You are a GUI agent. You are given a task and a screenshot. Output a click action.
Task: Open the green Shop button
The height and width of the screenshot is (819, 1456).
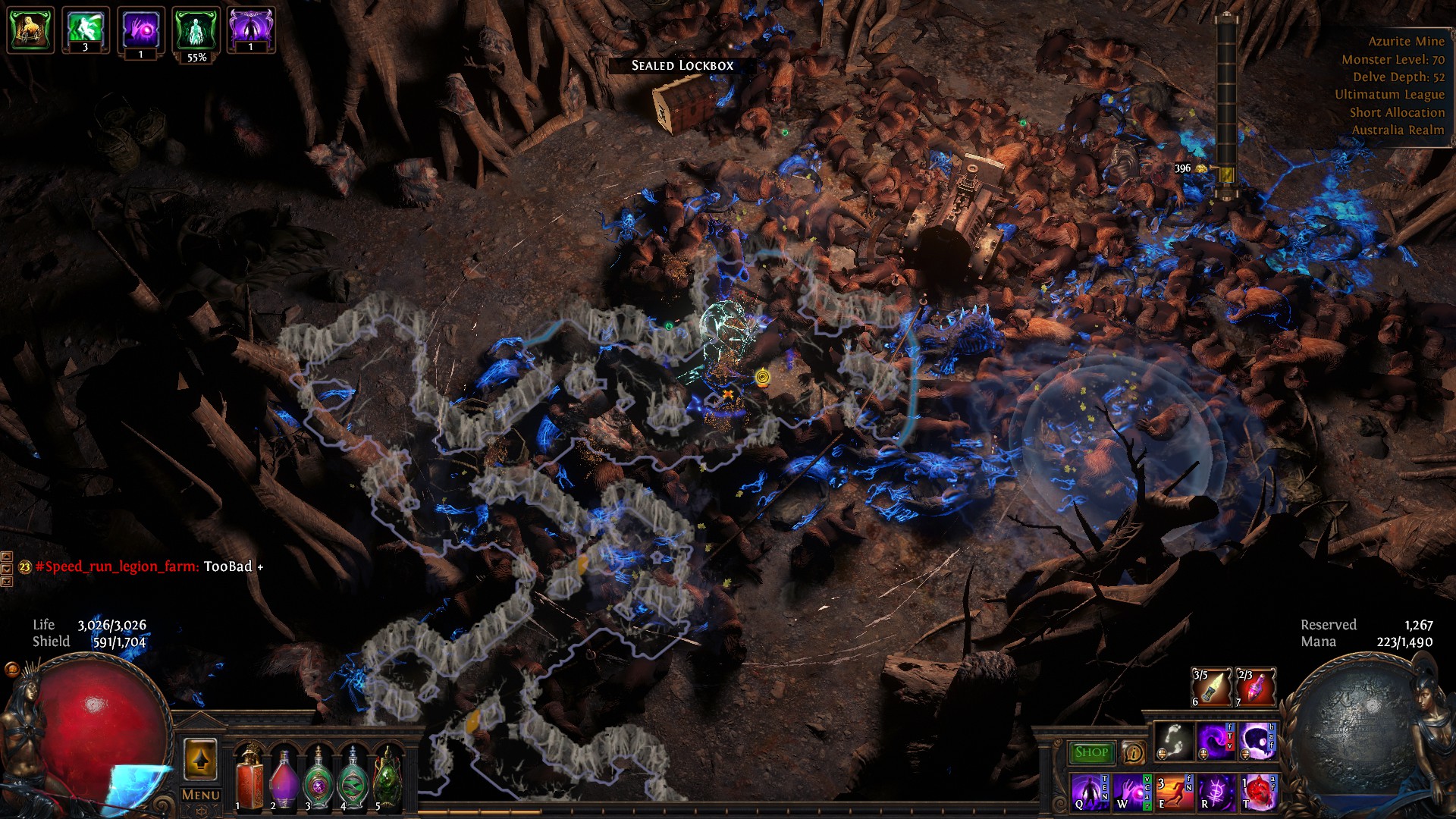pos(1090,752)
